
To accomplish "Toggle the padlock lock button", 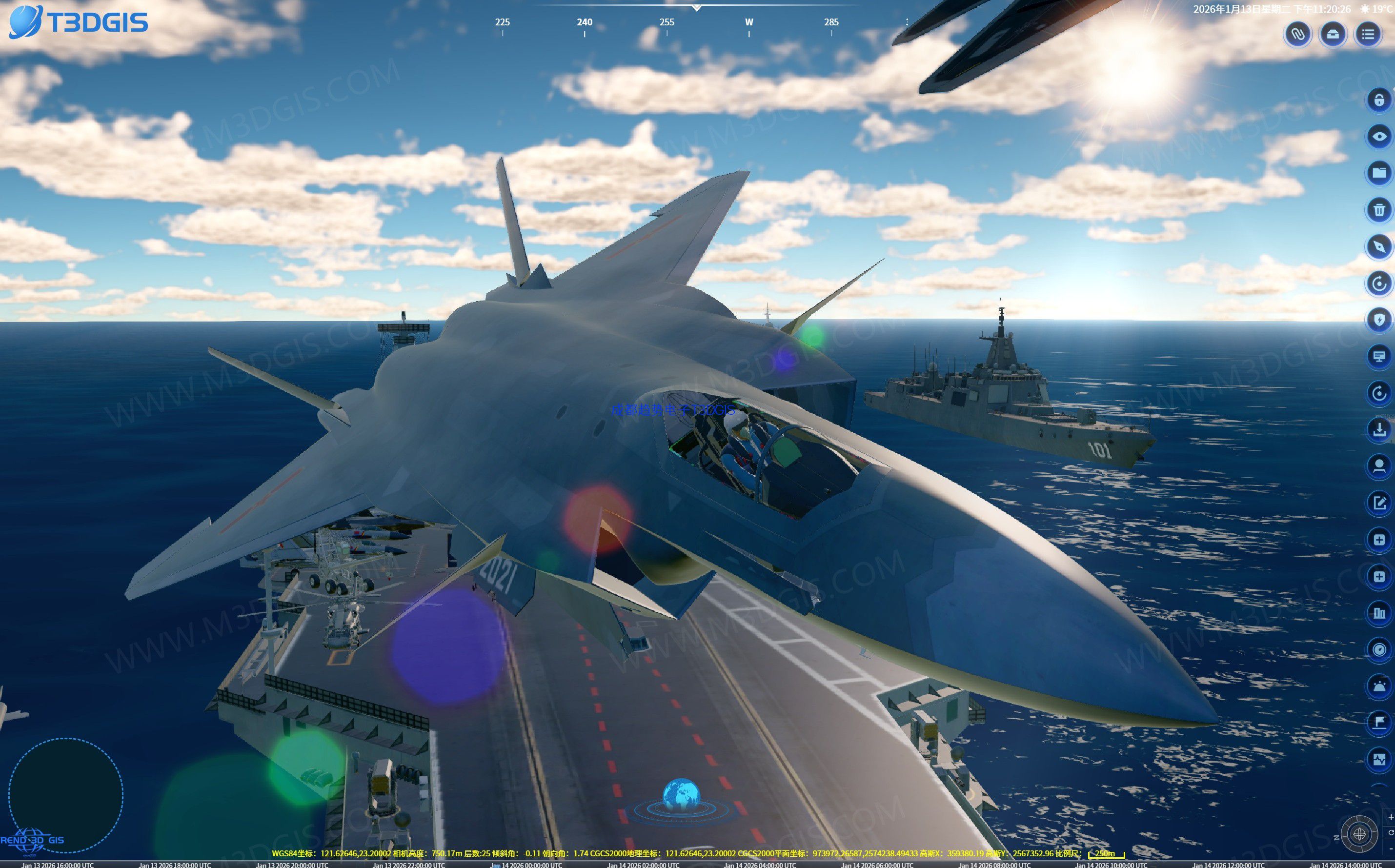I will 1379,100.
